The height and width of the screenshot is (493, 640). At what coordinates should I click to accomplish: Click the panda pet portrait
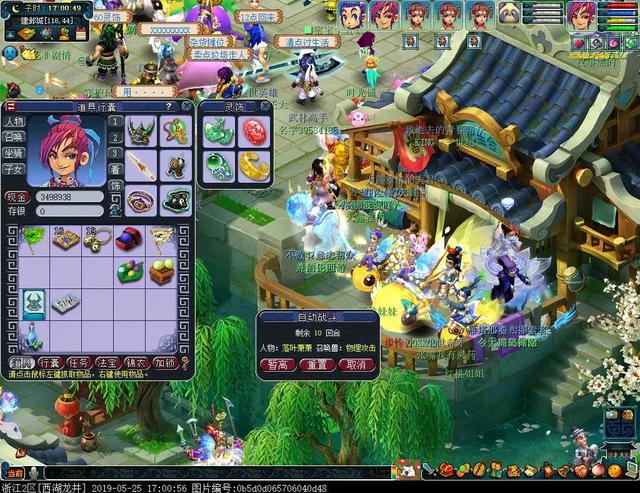coord(510,14)
